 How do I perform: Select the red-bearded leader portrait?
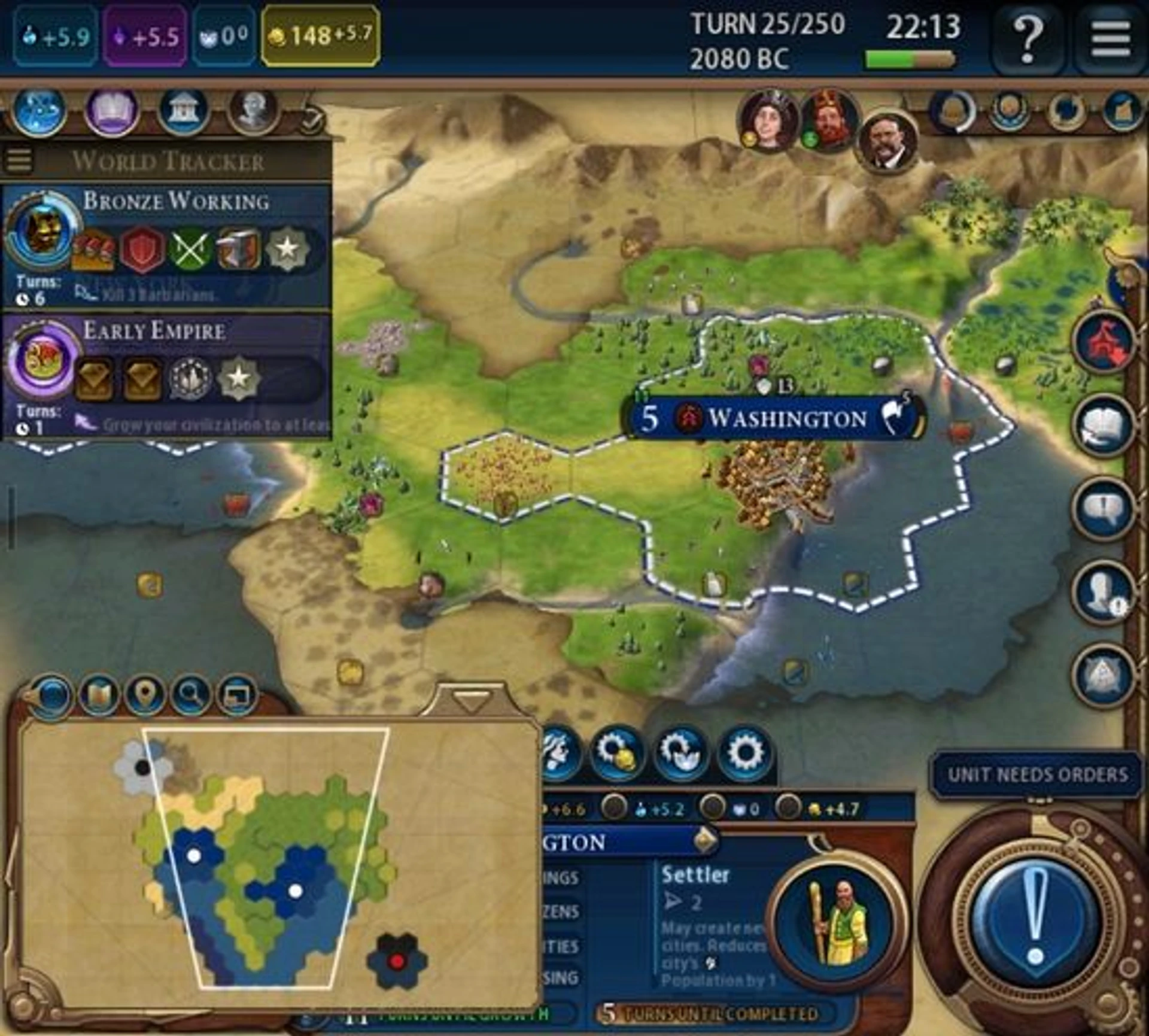[x=829, y=121]
